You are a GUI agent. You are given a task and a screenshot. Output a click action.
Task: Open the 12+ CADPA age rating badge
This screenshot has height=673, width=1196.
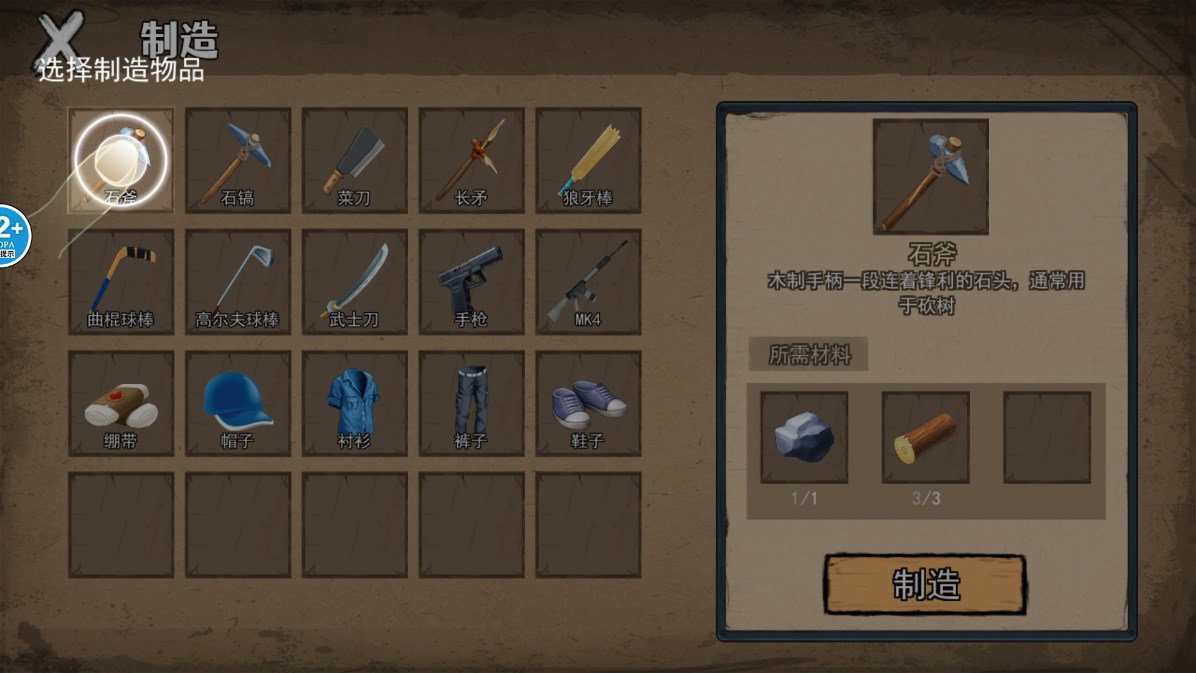click(12, 236)
